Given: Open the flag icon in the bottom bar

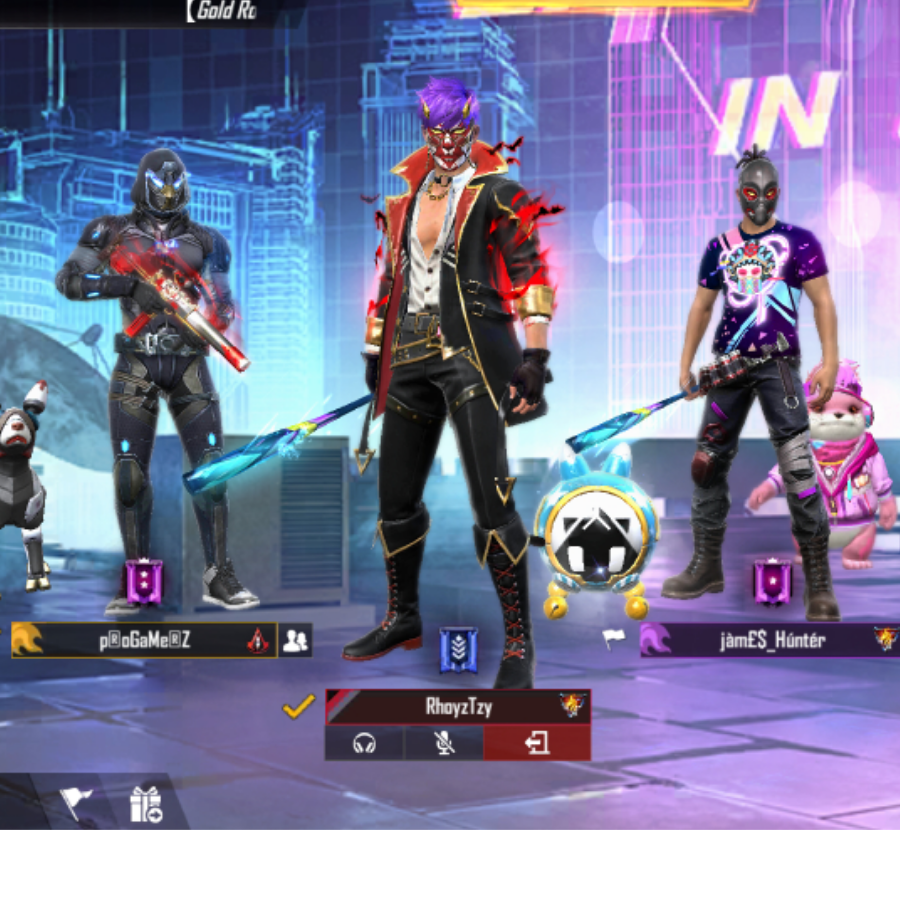Looking at the screenshot, I should (77, 801).
